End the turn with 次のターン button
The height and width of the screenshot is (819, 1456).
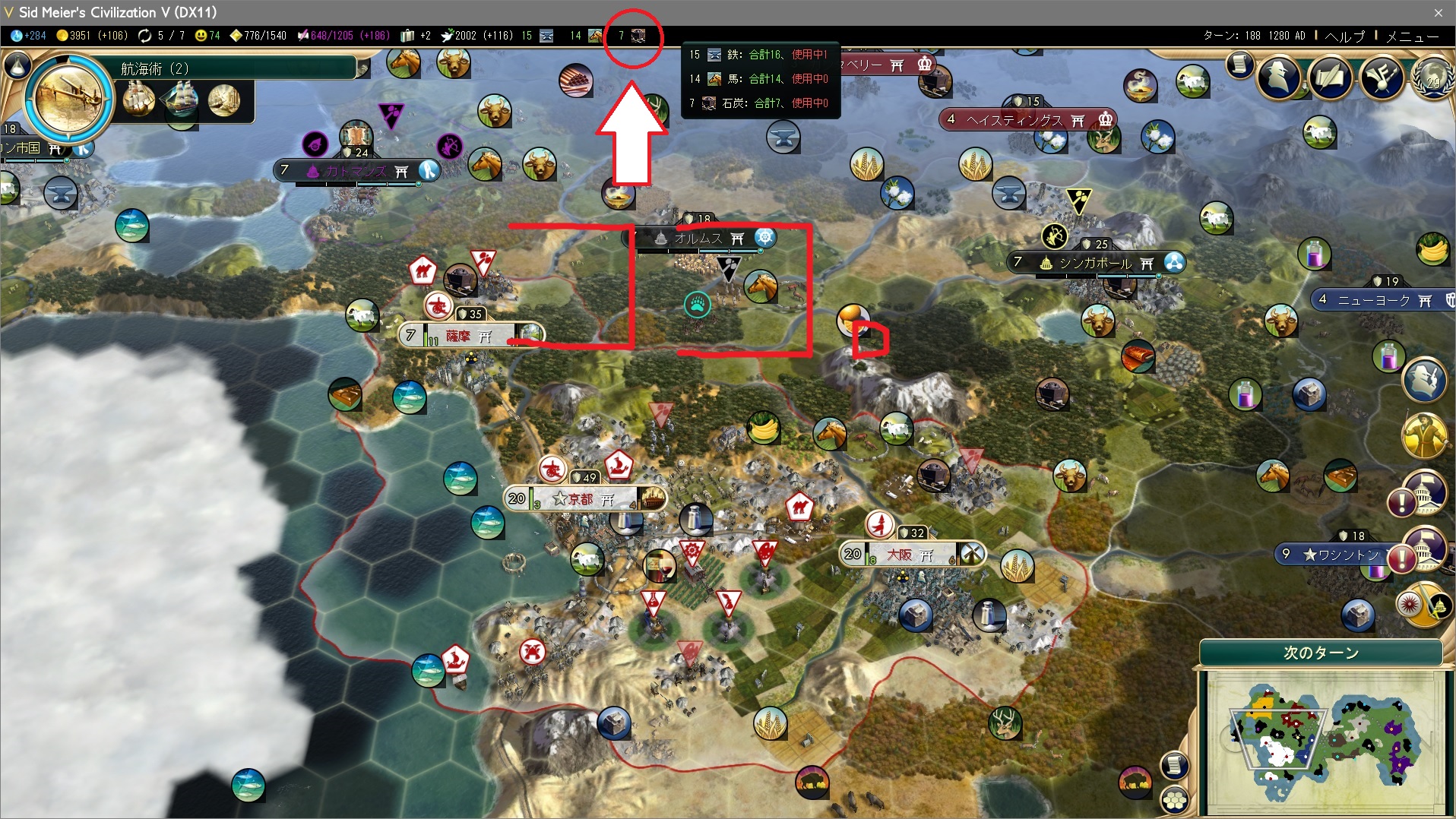[x=1321, y=653]
